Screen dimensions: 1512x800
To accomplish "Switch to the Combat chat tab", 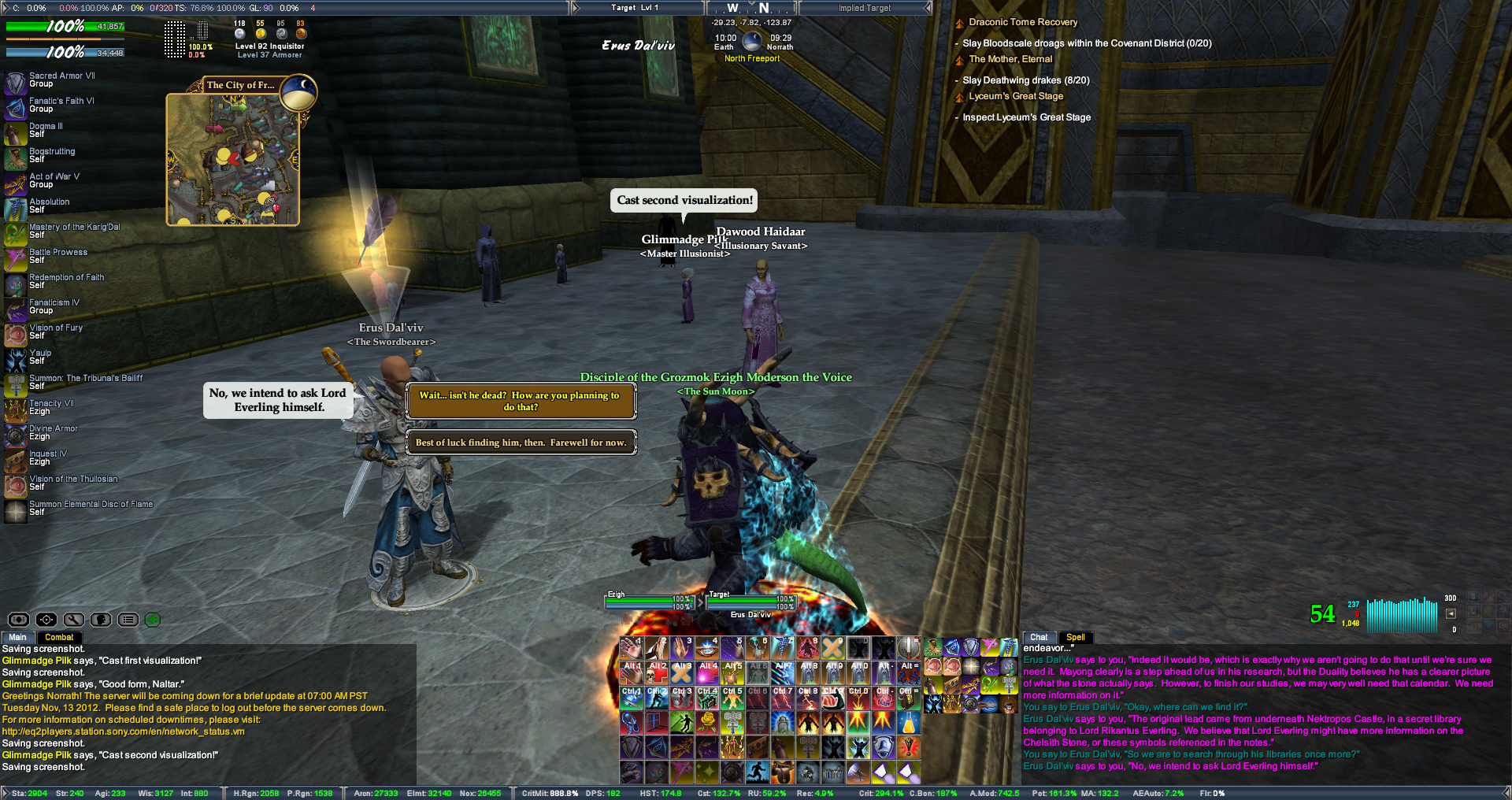I will (59, 637).
